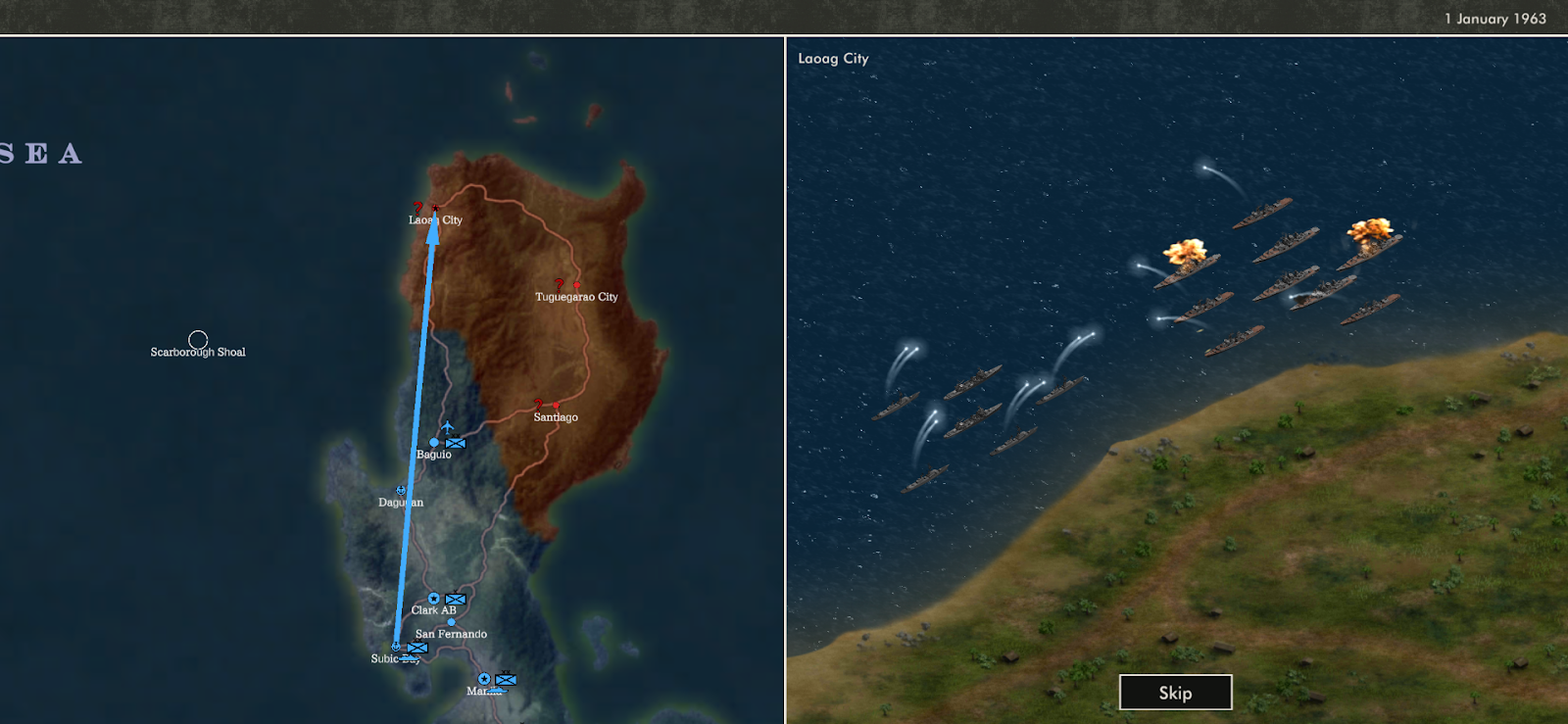The height and width of the screenshot is (724, 1568).
Task: Select the Laoag City target marker
Action: click(x=435, y=208)
